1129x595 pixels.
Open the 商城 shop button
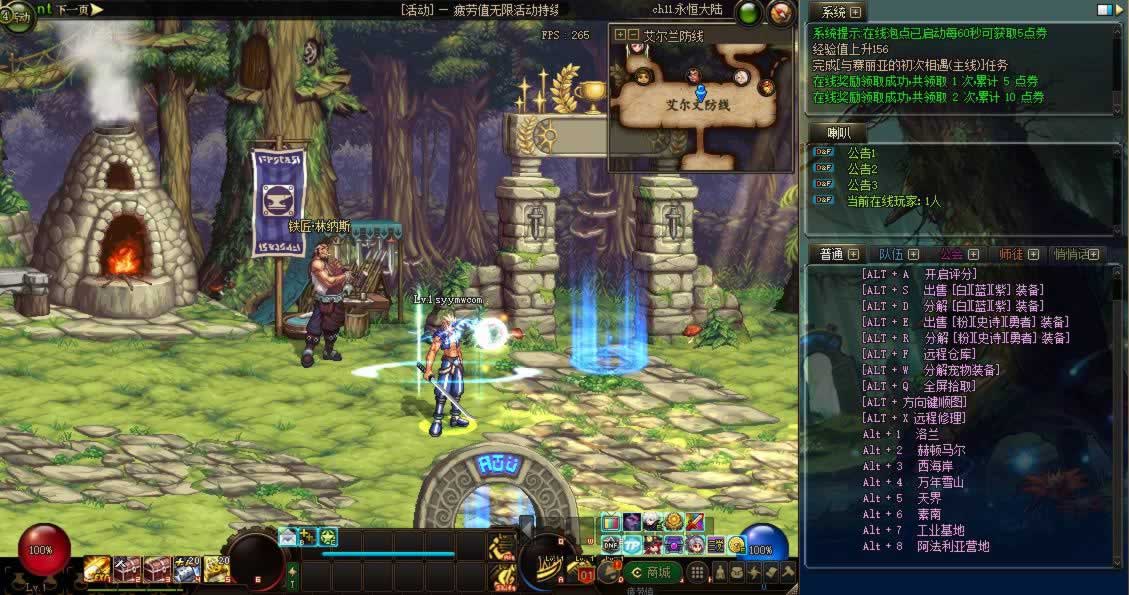pyautogui.click(x=650, y=573)
